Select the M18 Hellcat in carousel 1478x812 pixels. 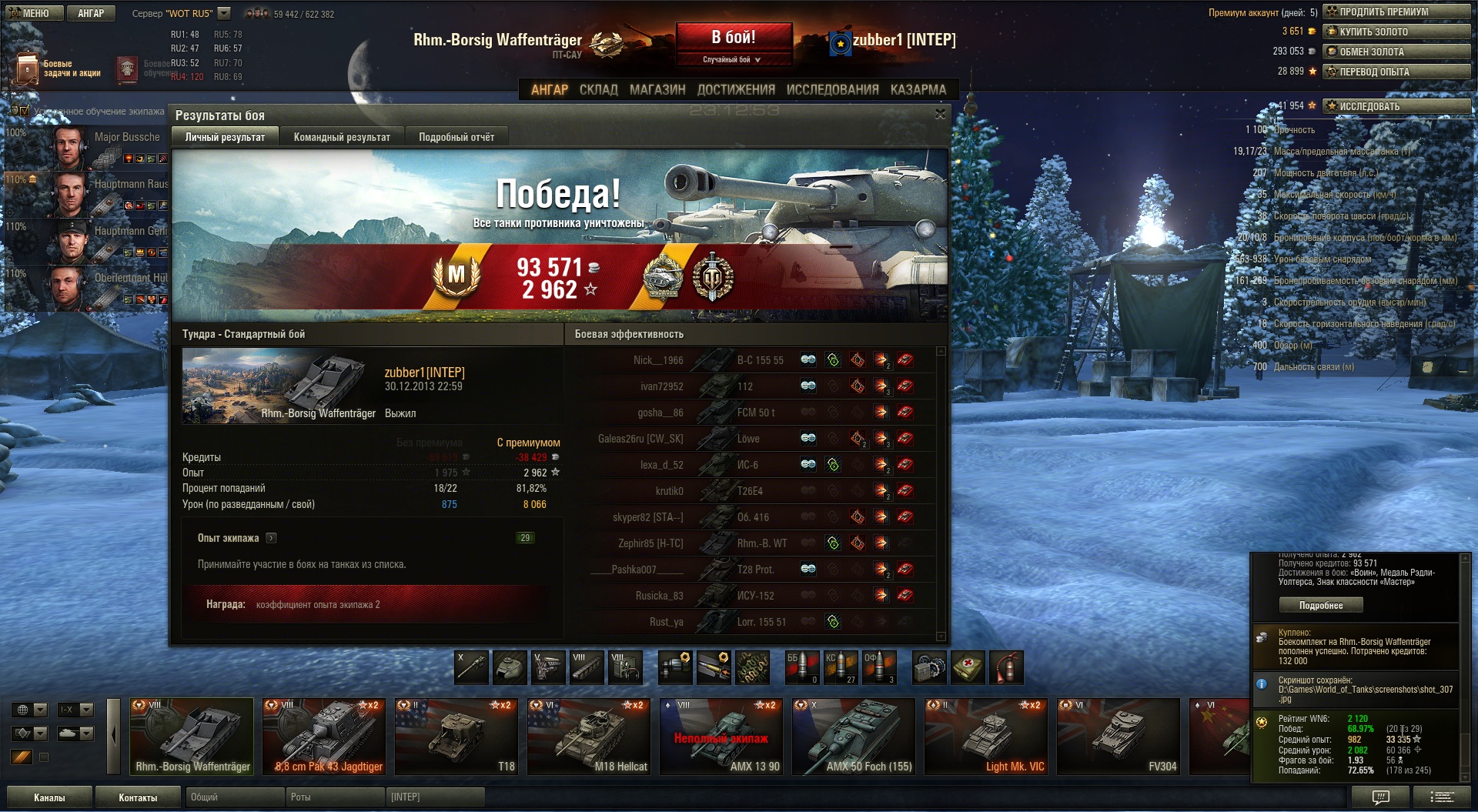click(589, 736)
